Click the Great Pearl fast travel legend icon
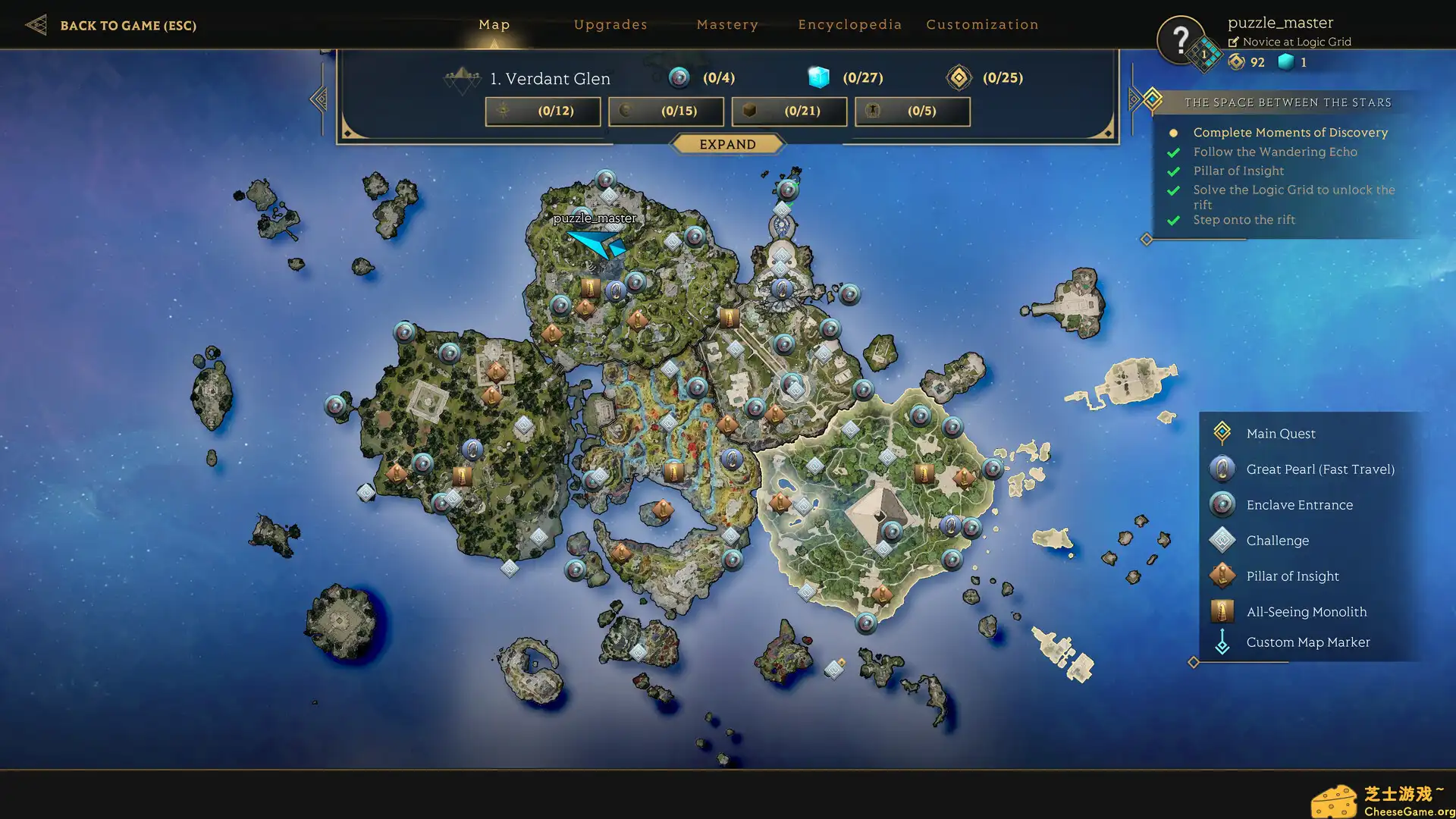Image resolution: width=1456 pixels, height=819 pixels. point(1222,469)
